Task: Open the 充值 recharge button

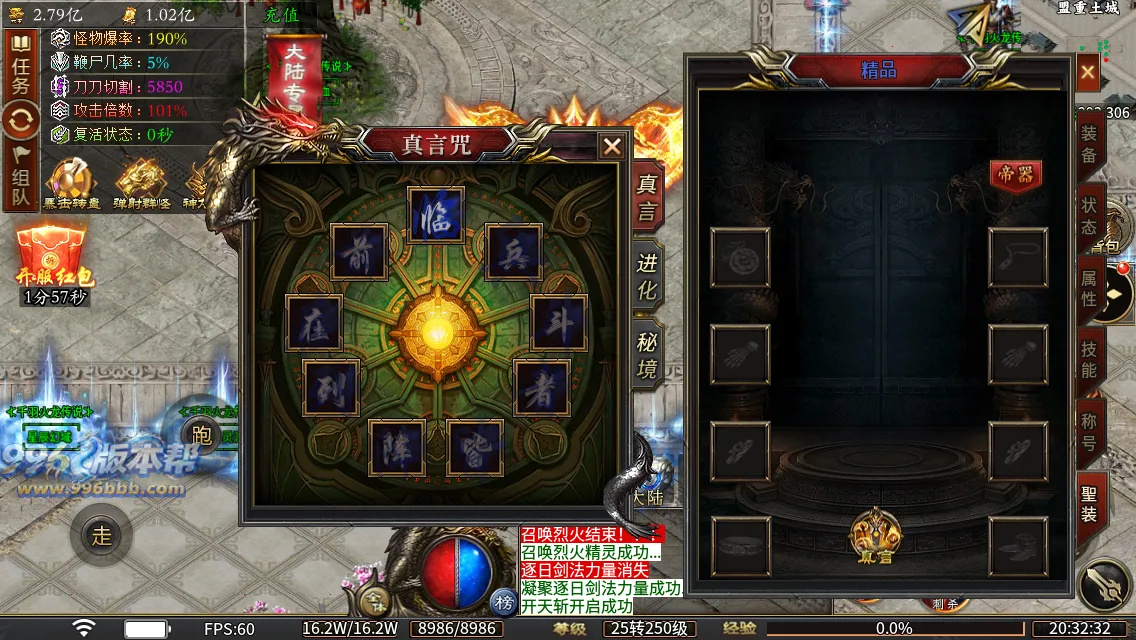Action: (x=282, y=15)
